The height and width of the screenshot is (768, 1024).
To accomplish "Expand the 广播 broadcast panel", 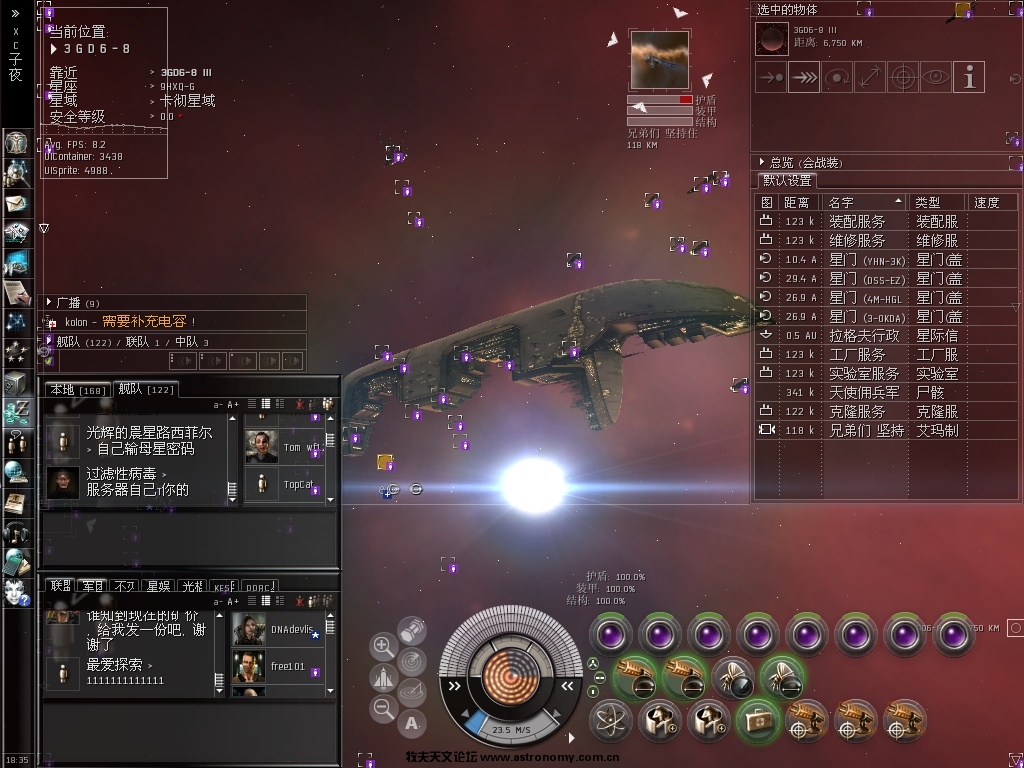I will (49, 302).
